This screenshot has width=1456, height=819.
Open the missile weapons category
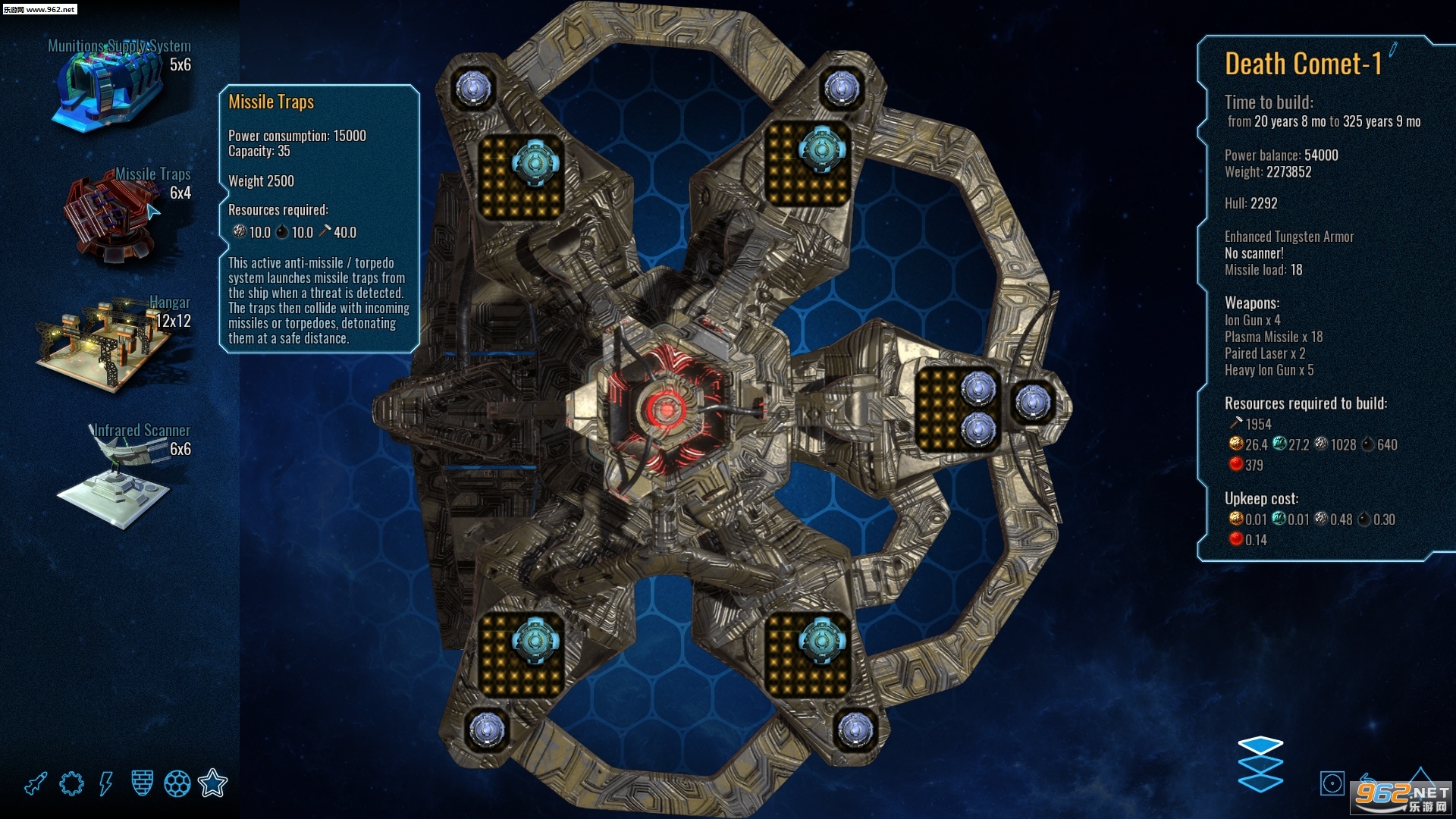pyautogui.click(x=36, y=783)
